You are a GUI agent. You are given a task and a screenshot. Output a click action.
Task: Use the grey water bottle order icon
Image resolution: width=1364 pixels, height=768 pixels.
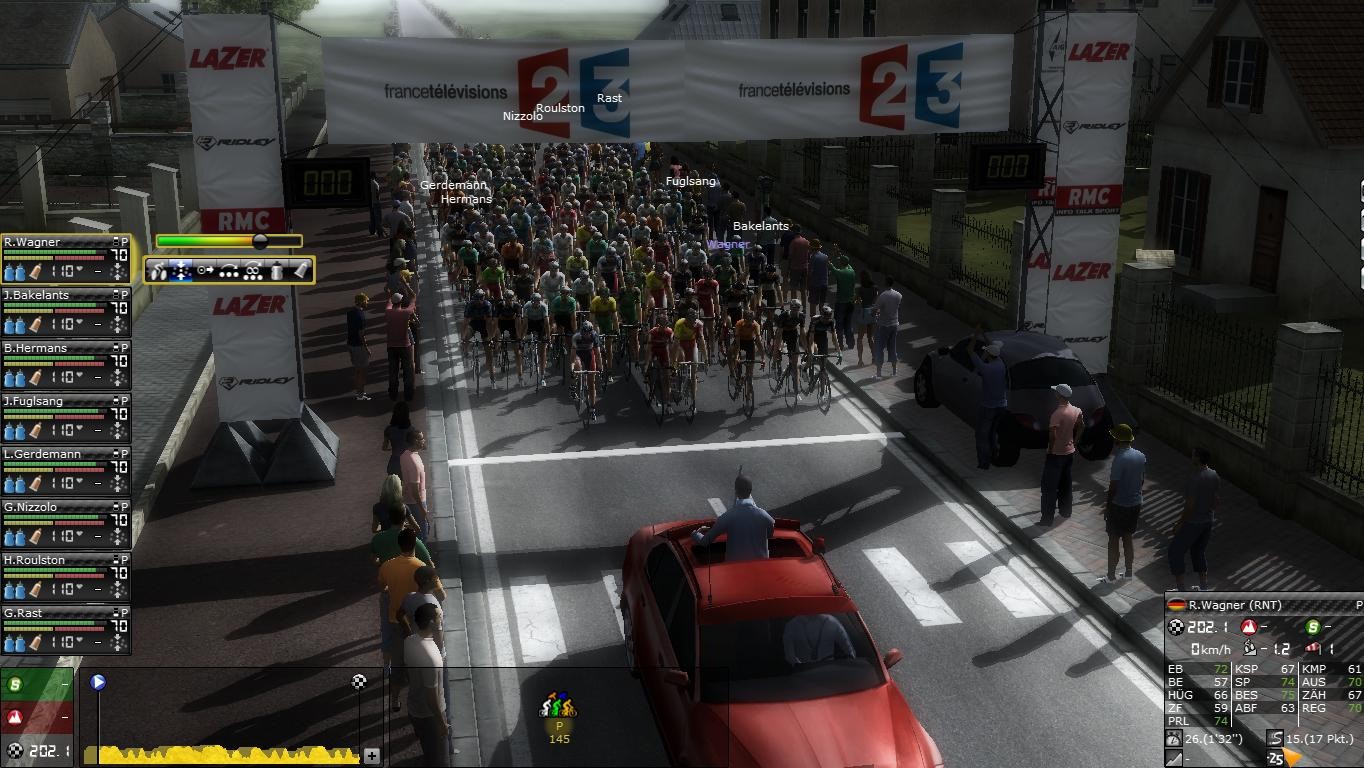pos(277,270)
